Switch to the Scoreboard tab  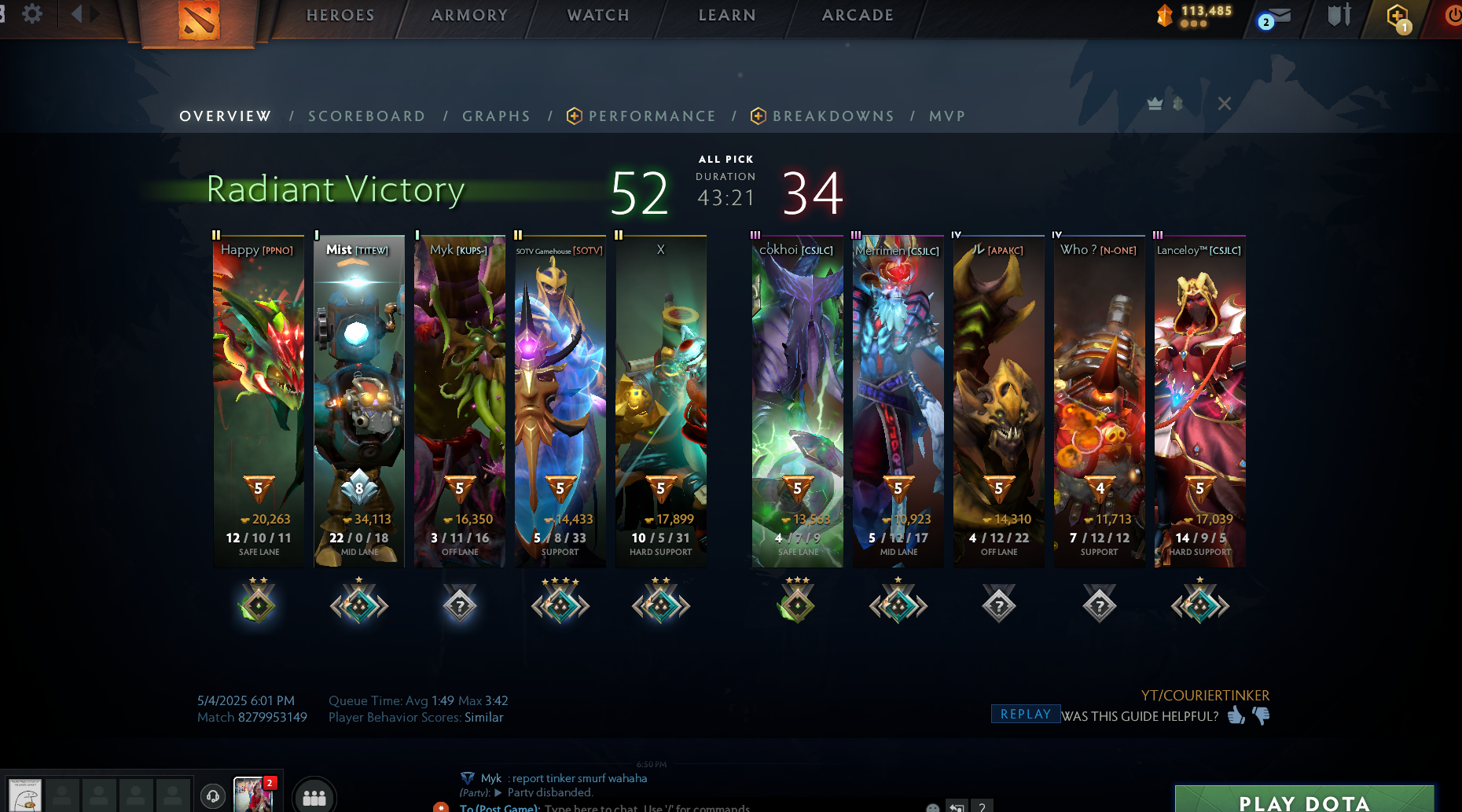366,116
